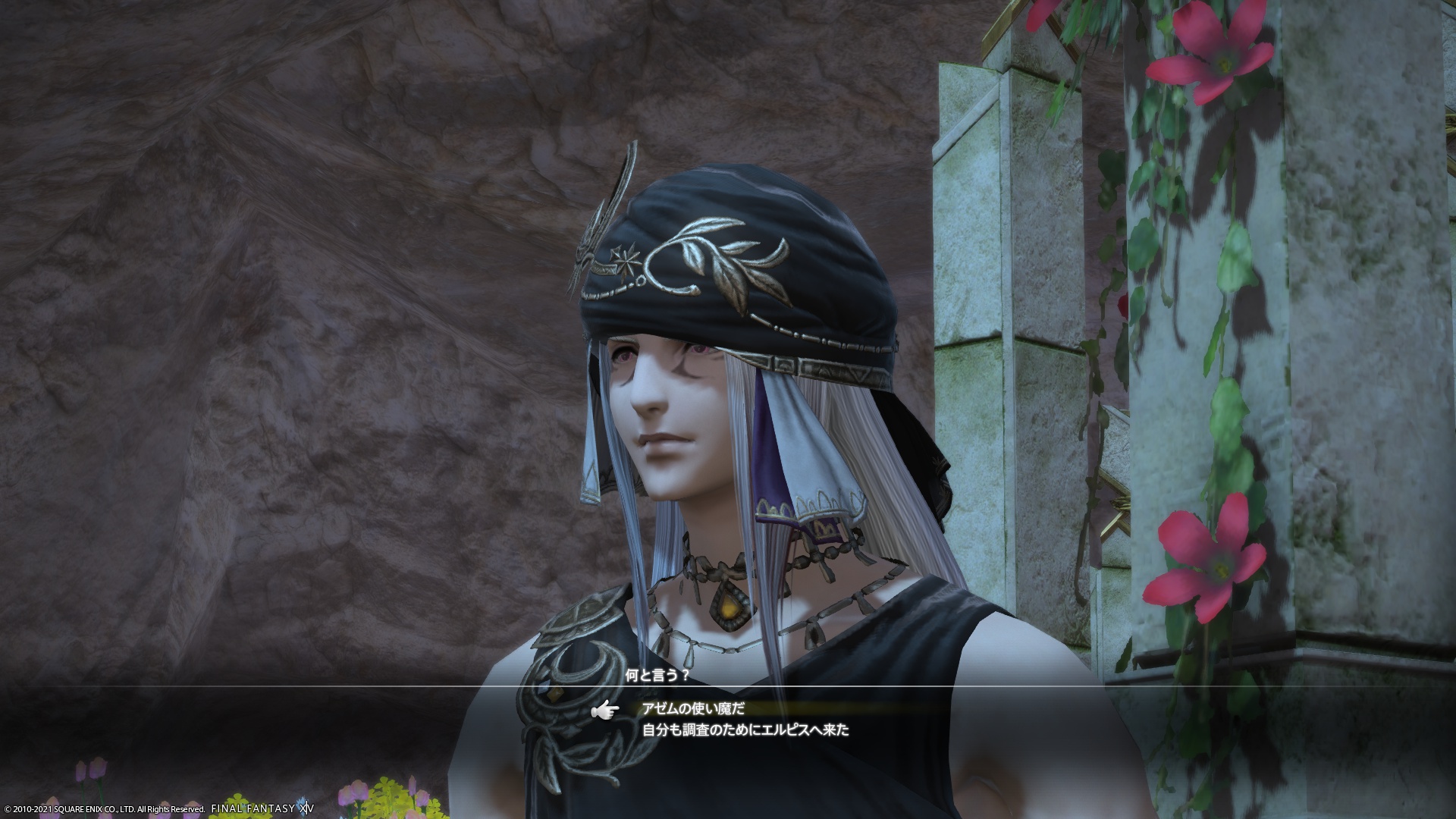Choose the reply 'アゼムの使い魔だ'
Screen dimensions: 1456x819
pyautogui.click(x=694, y=708)
